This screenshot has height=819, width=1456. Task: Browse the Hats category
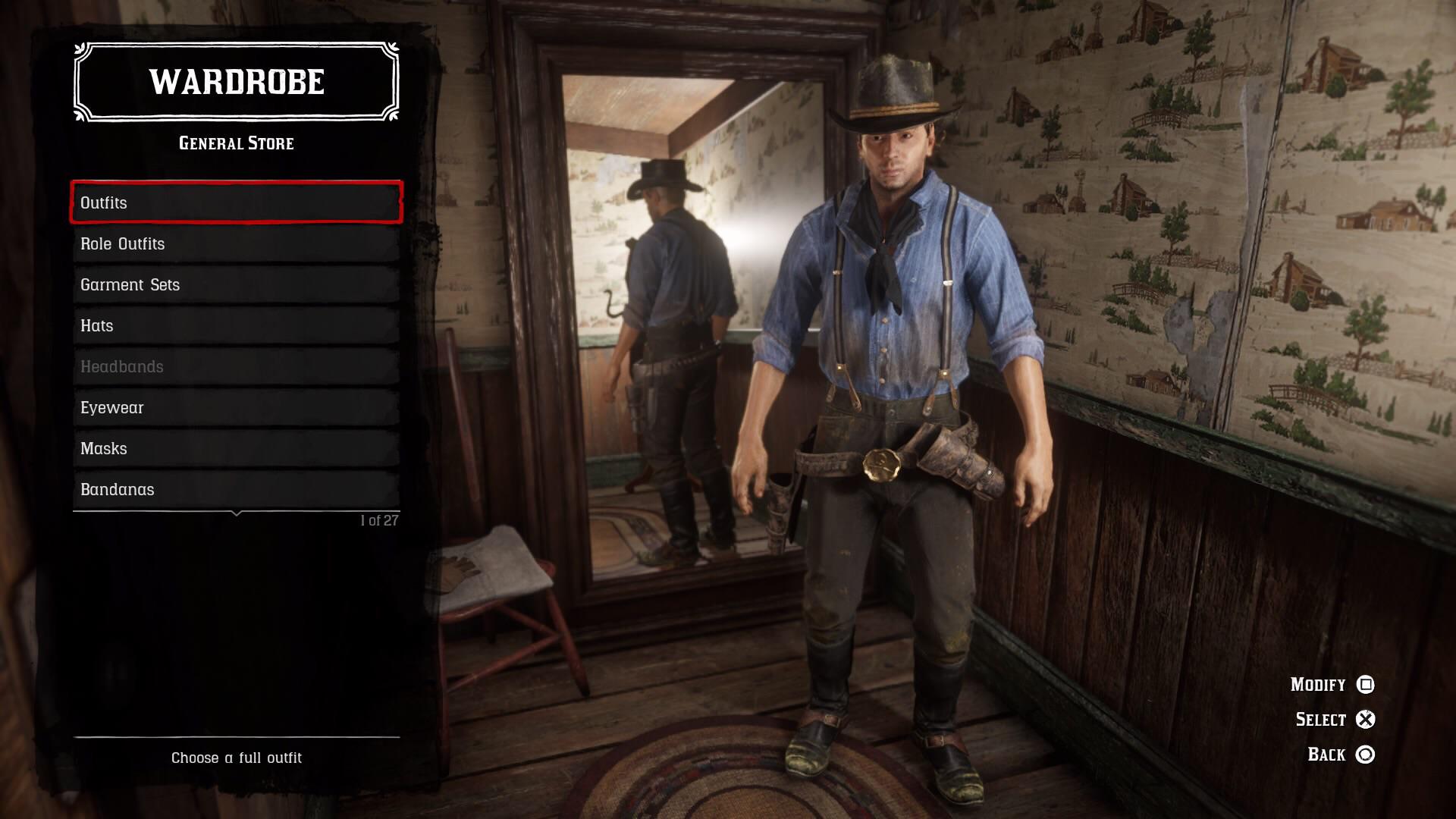235,325
